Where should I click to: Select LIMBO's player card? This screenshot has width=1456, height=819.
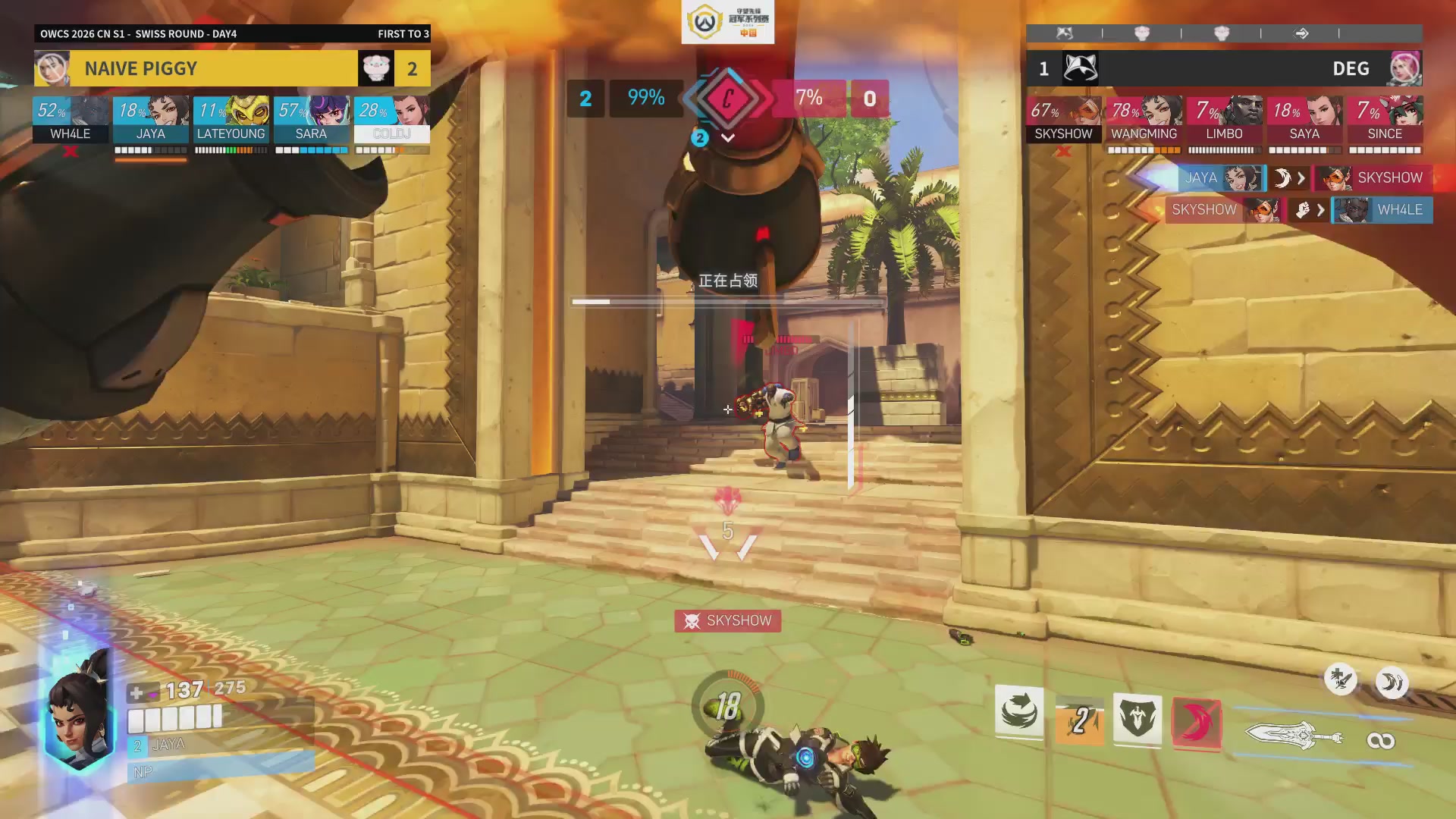pos(1224,119)
